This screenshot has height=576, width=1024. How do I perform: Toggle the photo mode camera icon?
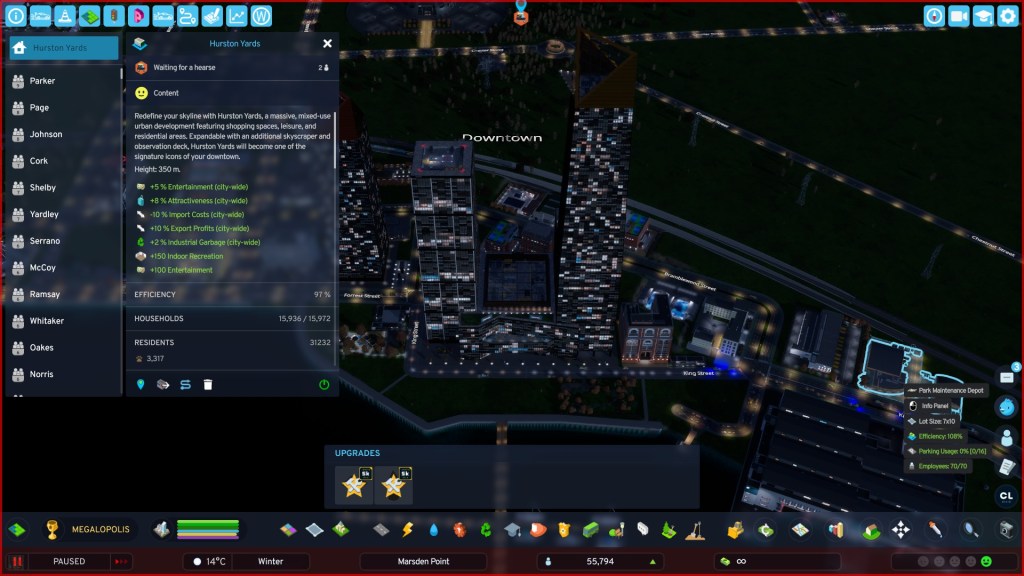(x=958, y=16)
